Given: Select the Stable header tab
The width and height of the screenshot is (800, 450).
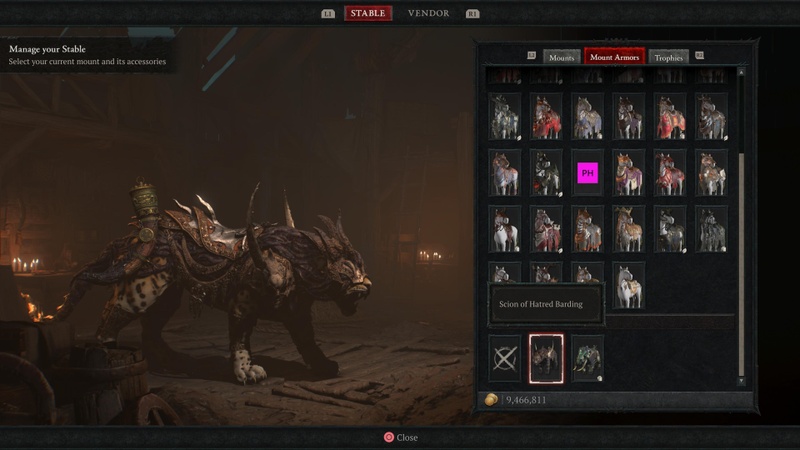Looking at the screenshot, I should [x=368, y=13].
